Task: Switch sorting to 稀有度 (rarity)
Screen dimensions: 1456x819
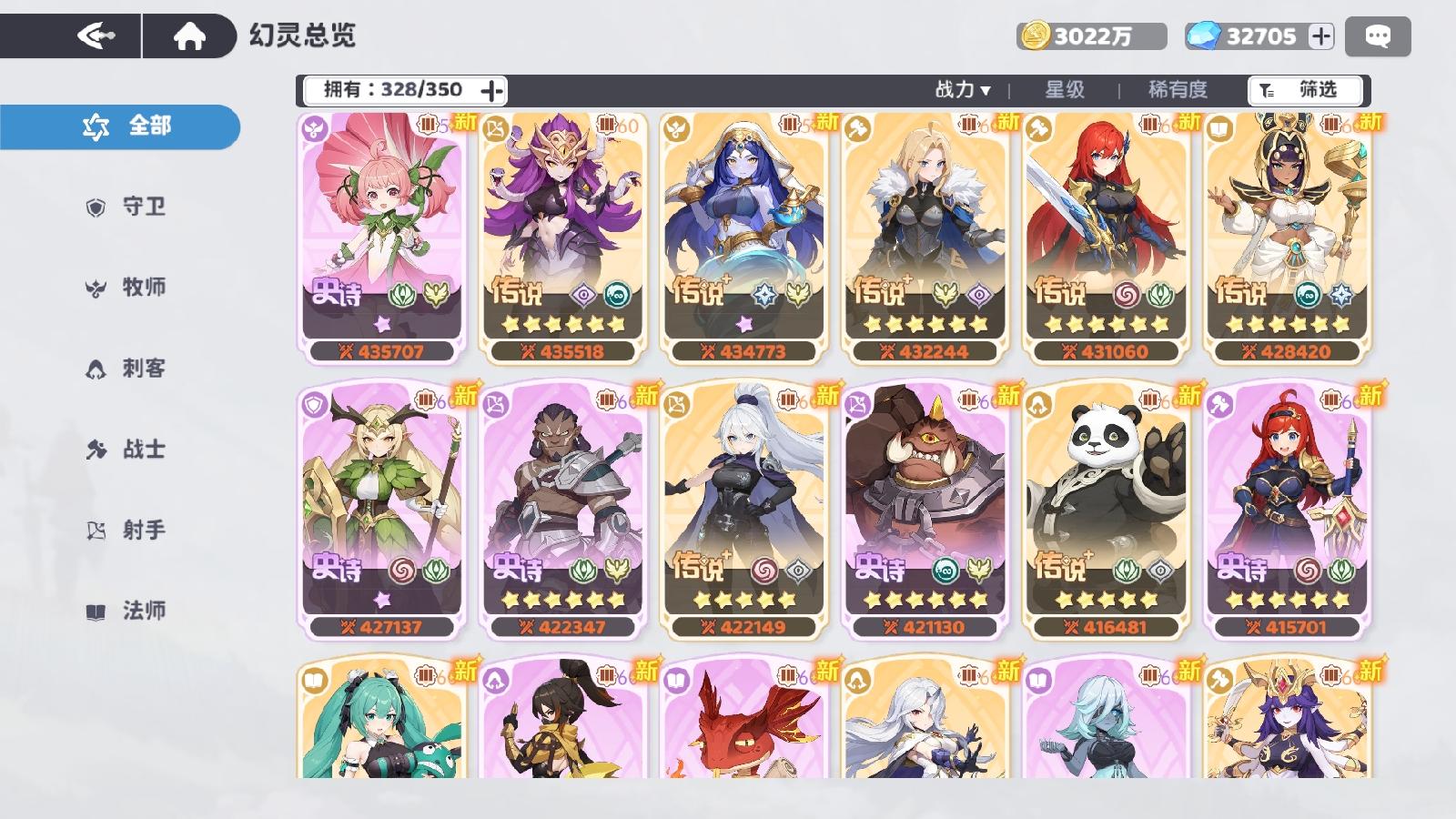Action: tap(1179, 90)
